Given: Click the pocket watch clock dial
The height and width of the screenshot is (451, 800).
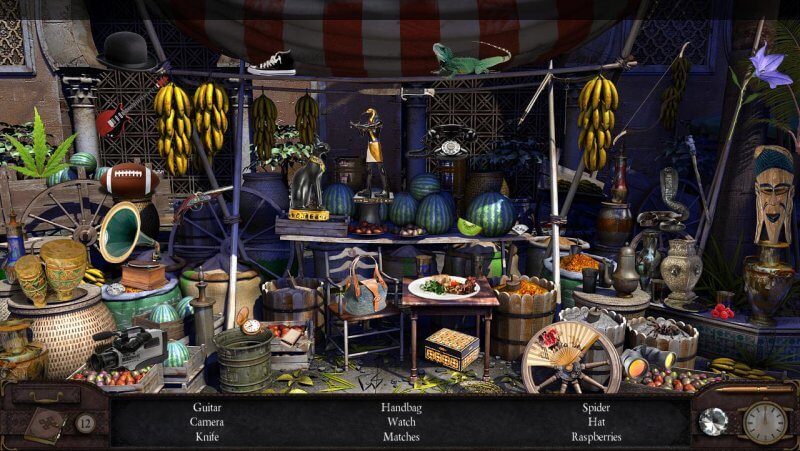Looking at the screenshot, I should (x=764, y=422).
